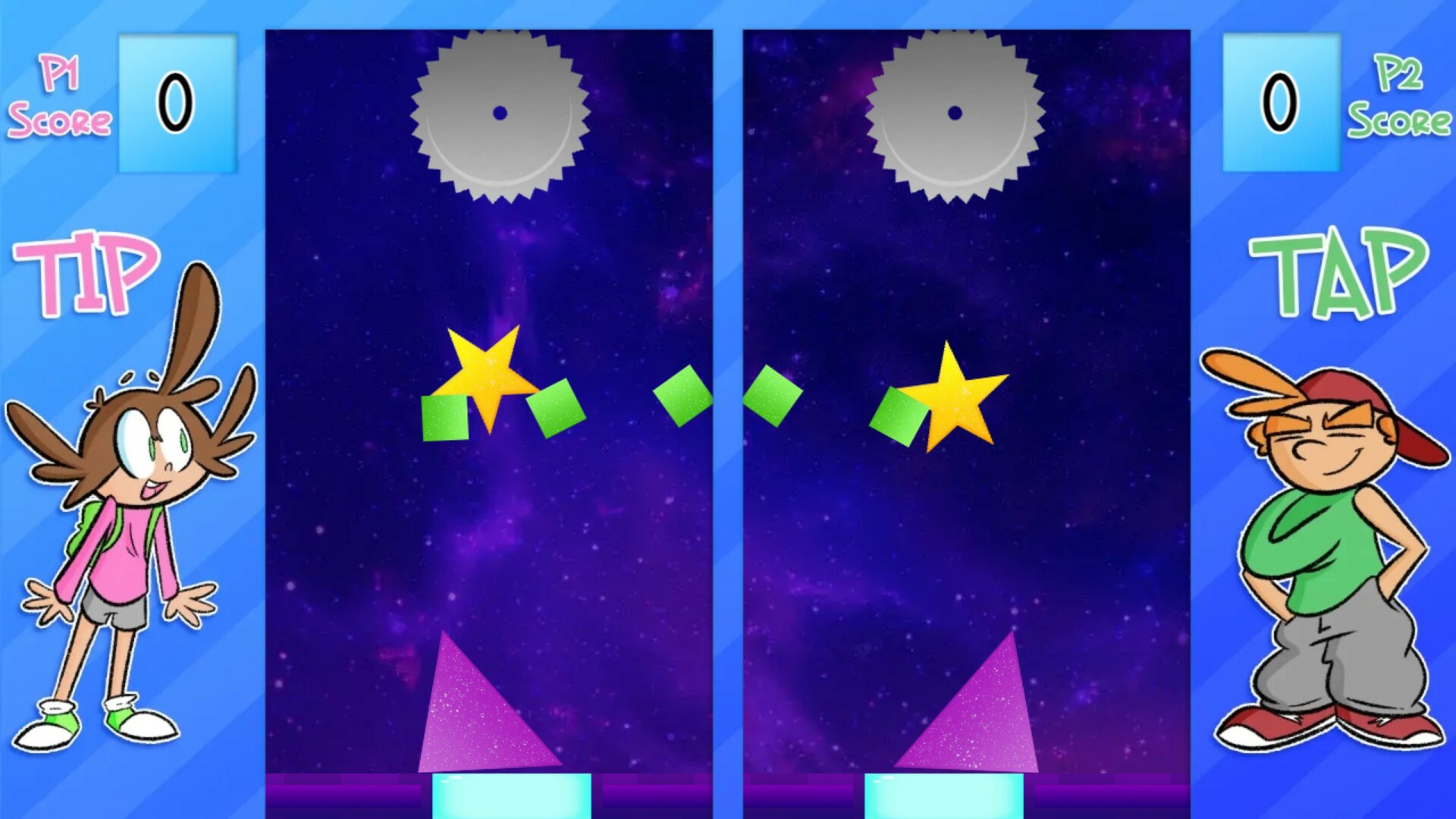The height and width of the screenshot is (819, 1456).
Task: Click the leftmost green square collectible
Action: point(444,417)
